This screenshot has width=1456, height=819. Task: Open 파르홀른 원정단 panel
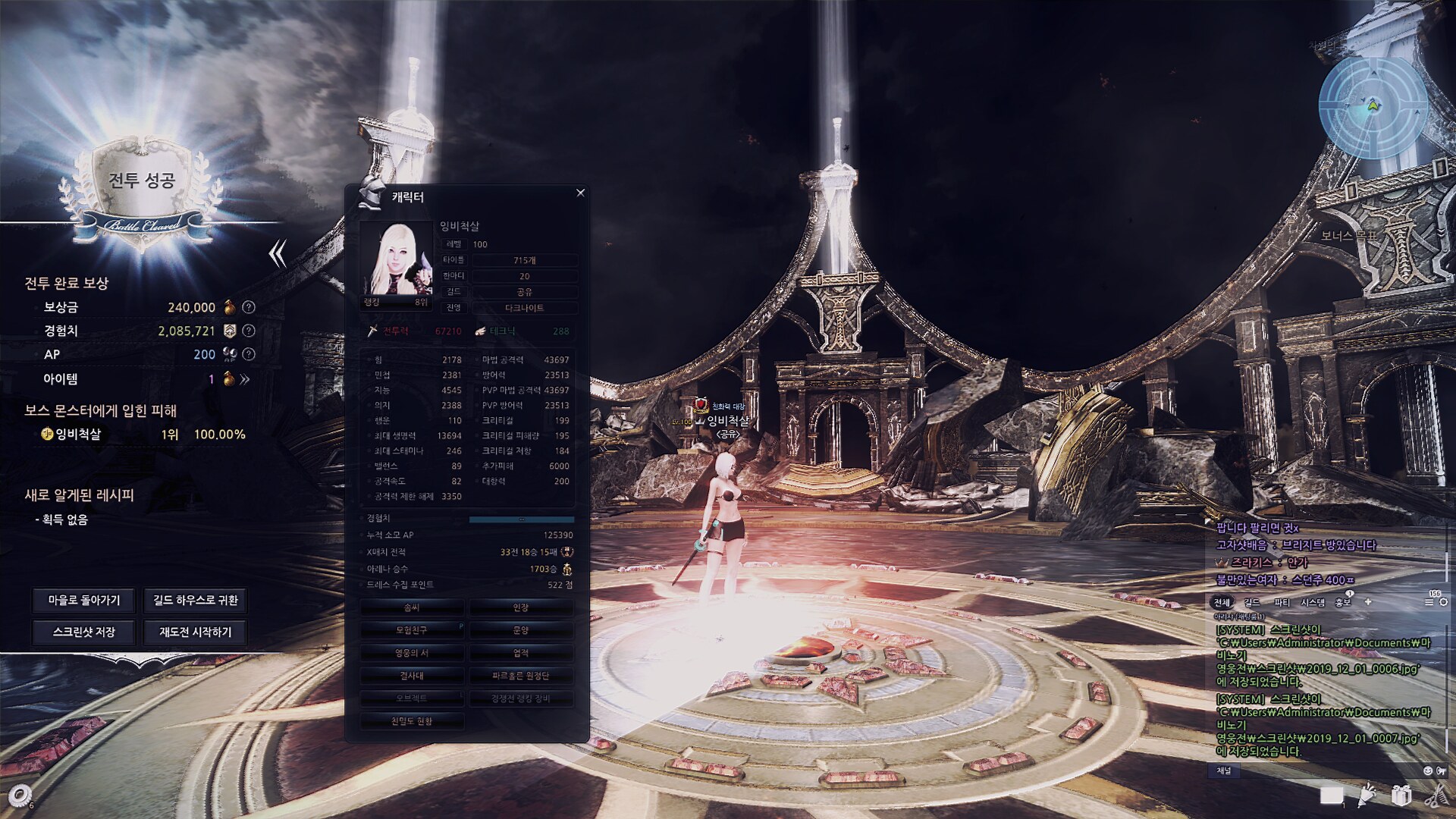[521, 676]
